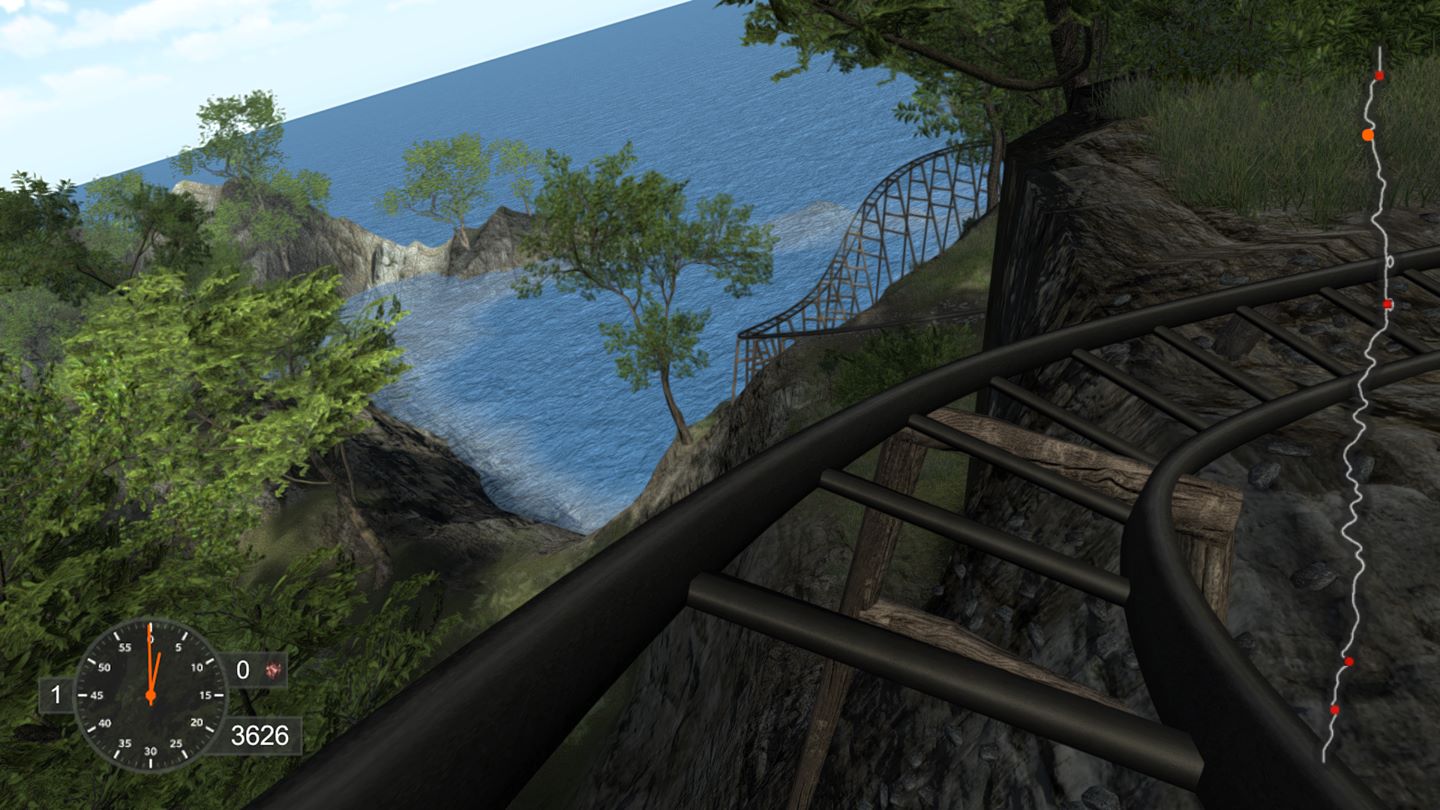The image size is (1440, 810).
Task: Click the collectible counter showing 0
Action: coord(243,668)
